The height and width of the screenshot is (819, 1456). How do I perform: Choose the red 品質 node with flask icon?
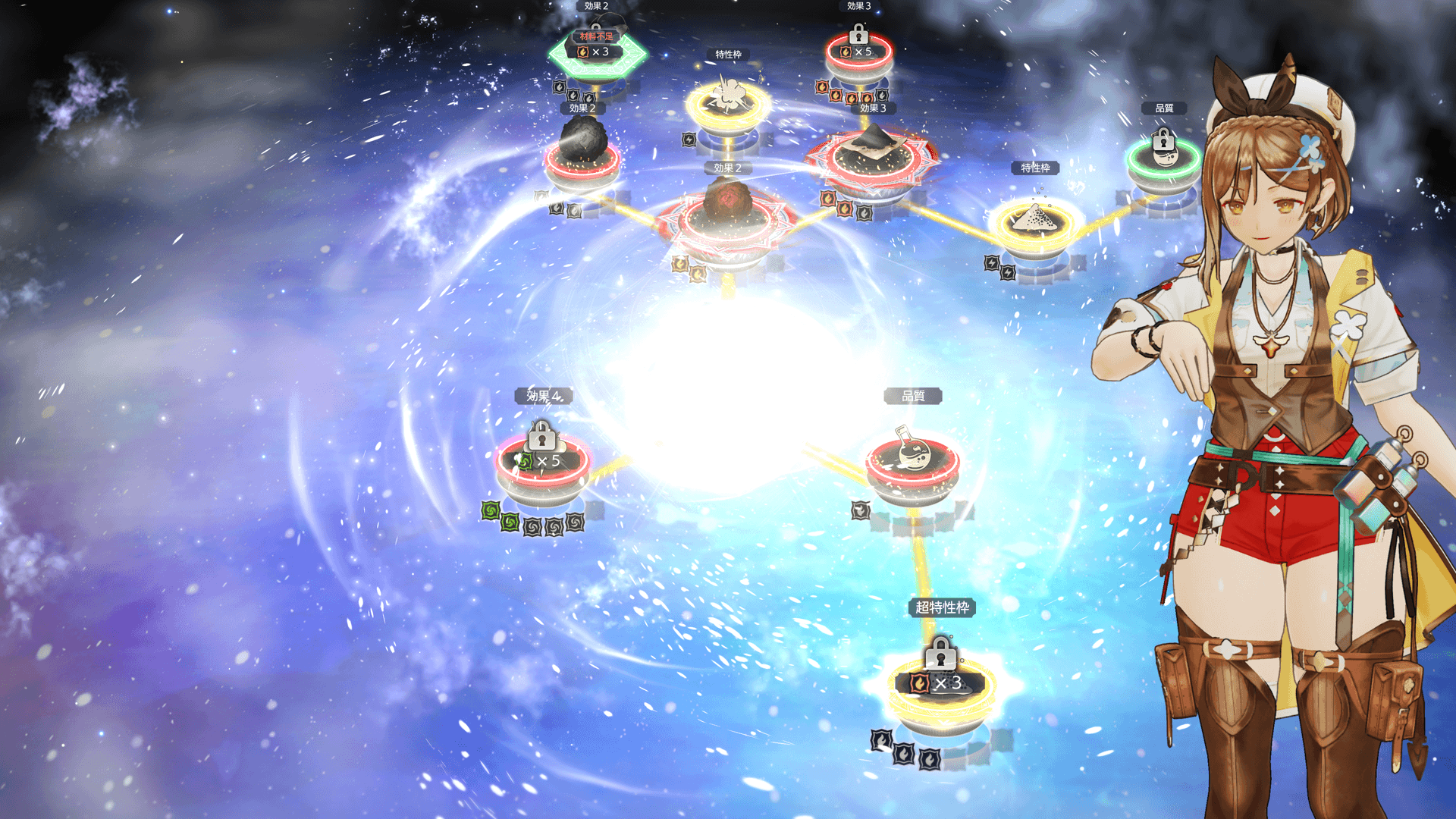click(912, 460)
